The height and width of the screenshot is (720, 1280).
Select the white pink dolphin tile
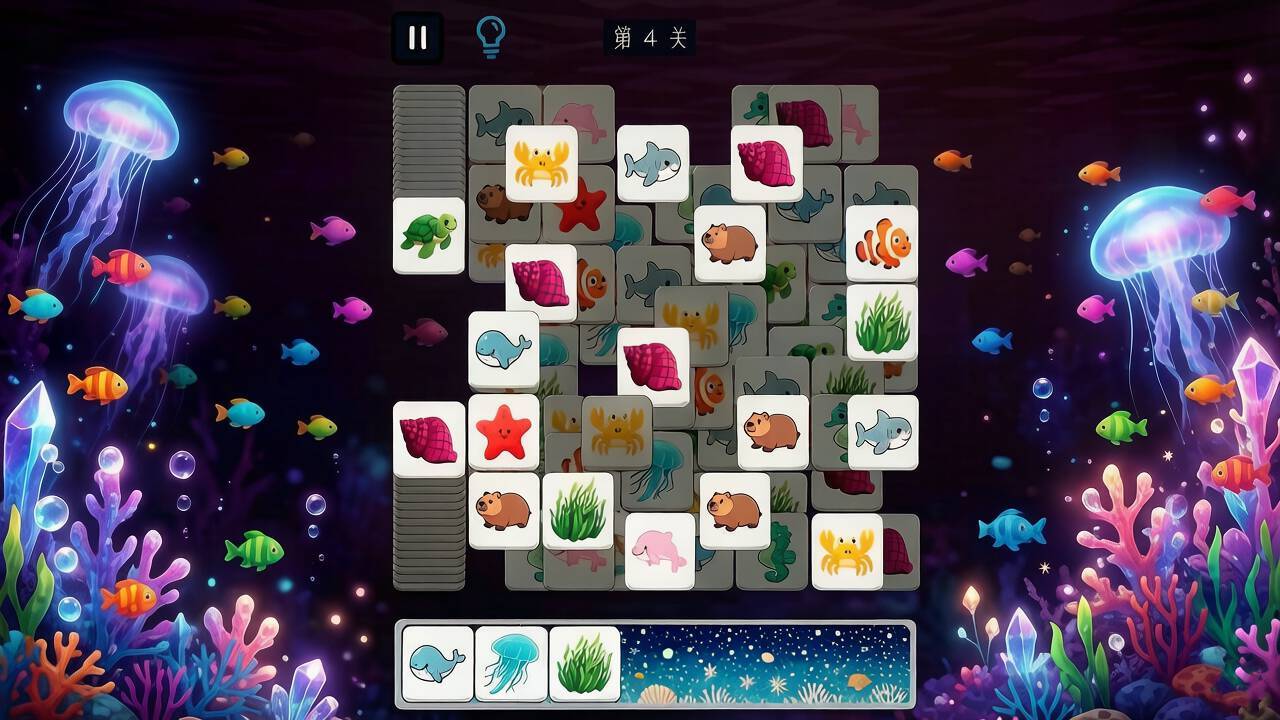point(659,551)
